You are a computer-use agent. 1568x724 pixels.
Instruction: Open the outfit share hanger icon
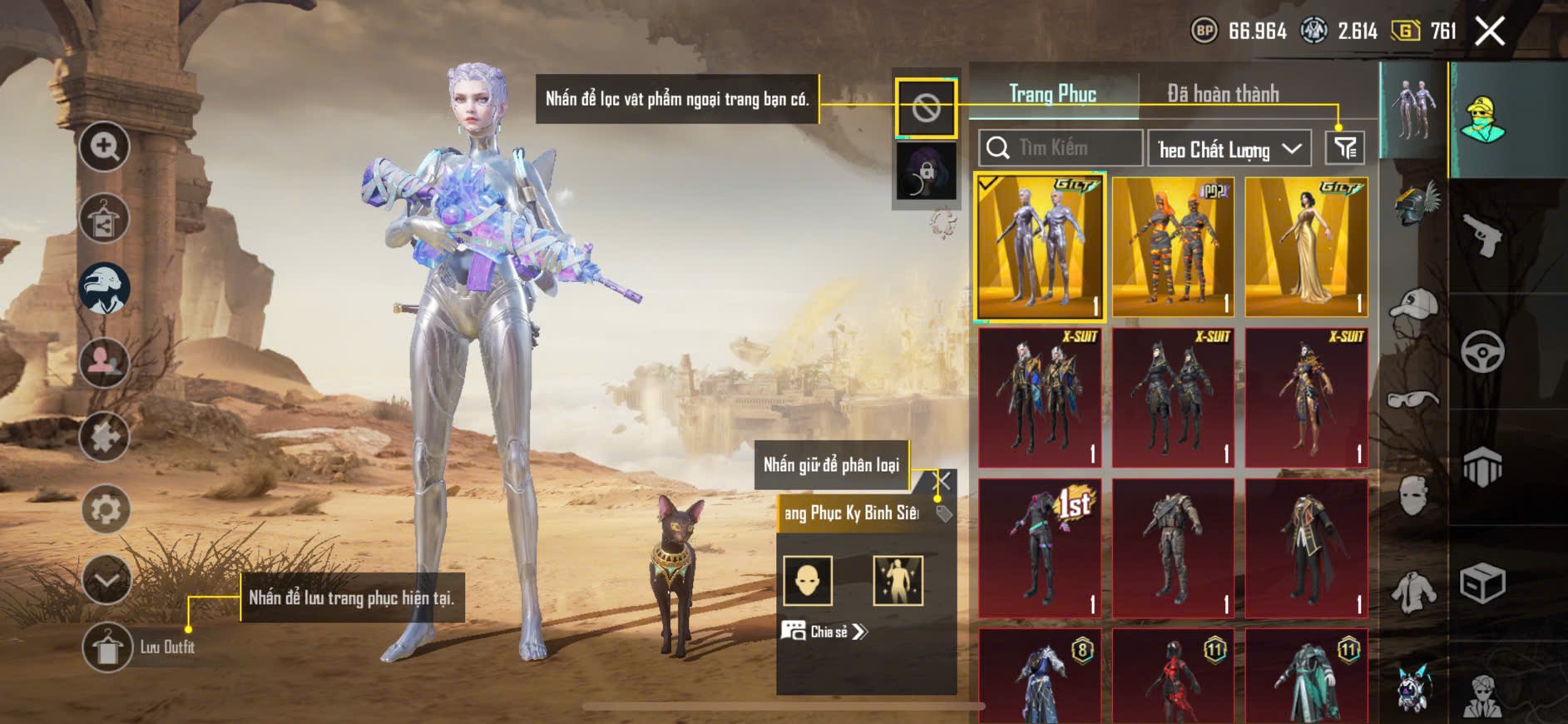coord(104,219)
